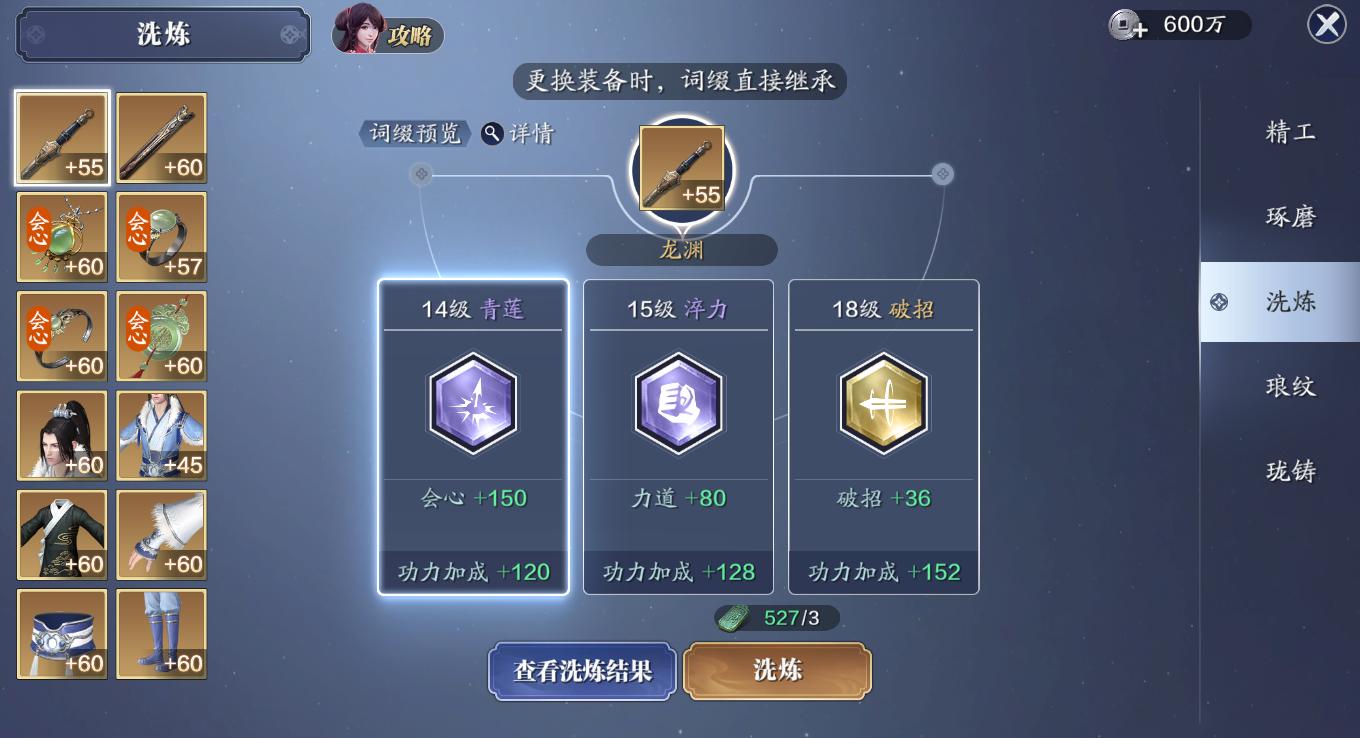Open the 龙渊 weapon name banner
Image resolution: width=1360 pixels, height=738 pixels.
click(x=680, y=250)
